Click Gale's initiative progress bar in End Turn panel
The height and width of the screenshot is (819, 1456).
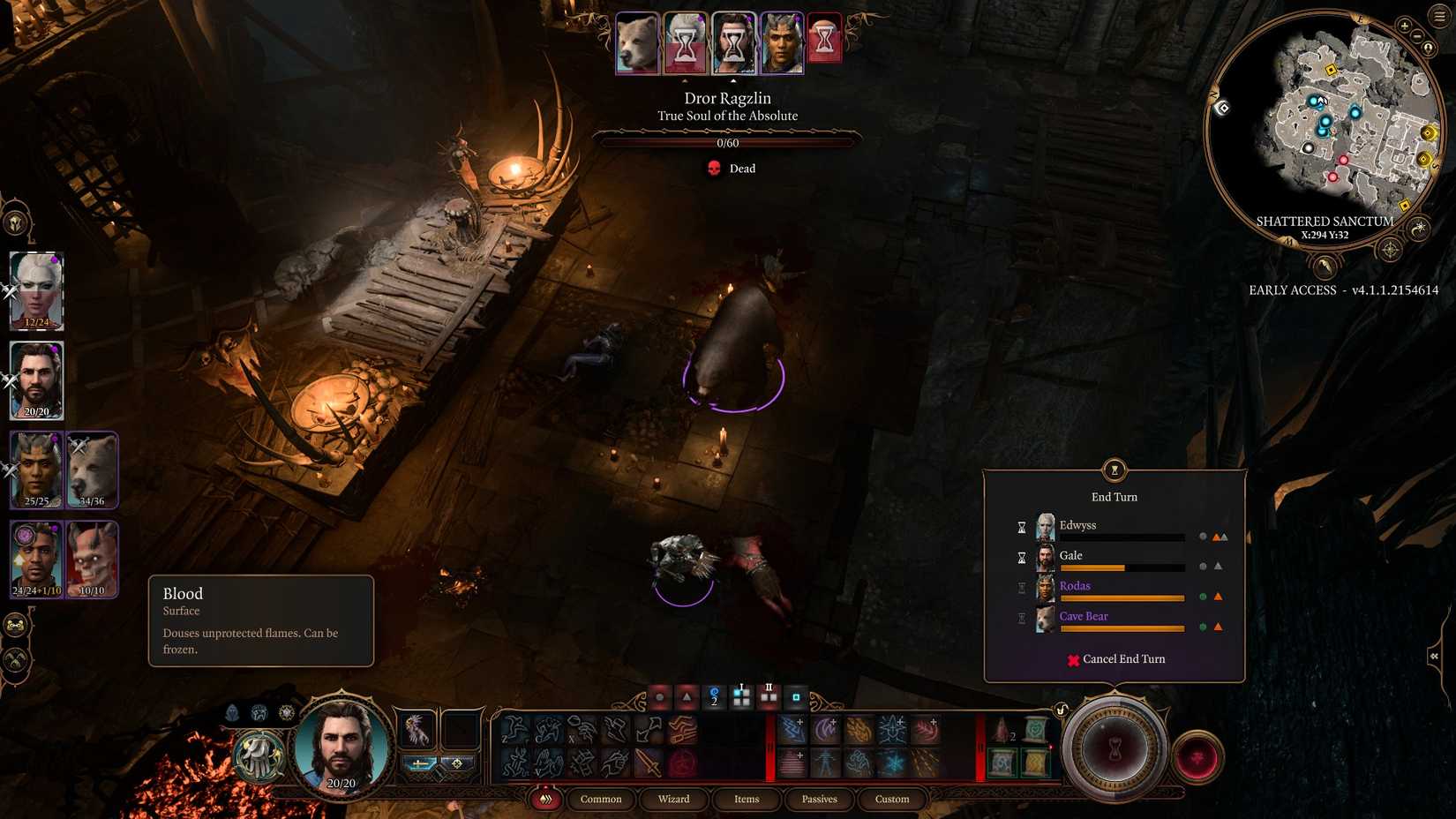[1122, 567]
